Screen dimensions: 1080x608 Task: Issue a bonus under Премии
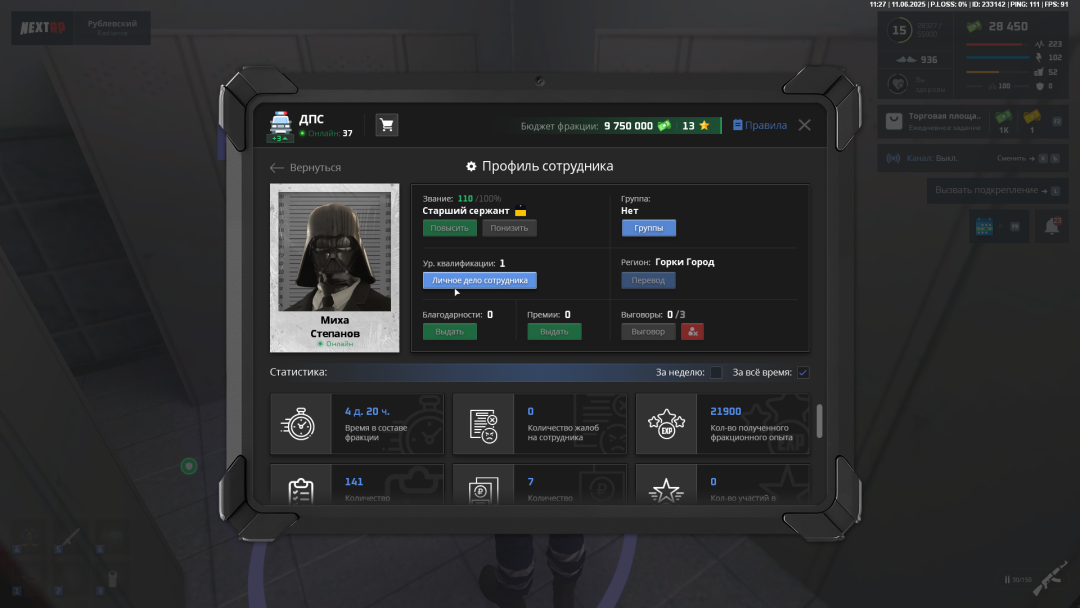click(554, 332)
